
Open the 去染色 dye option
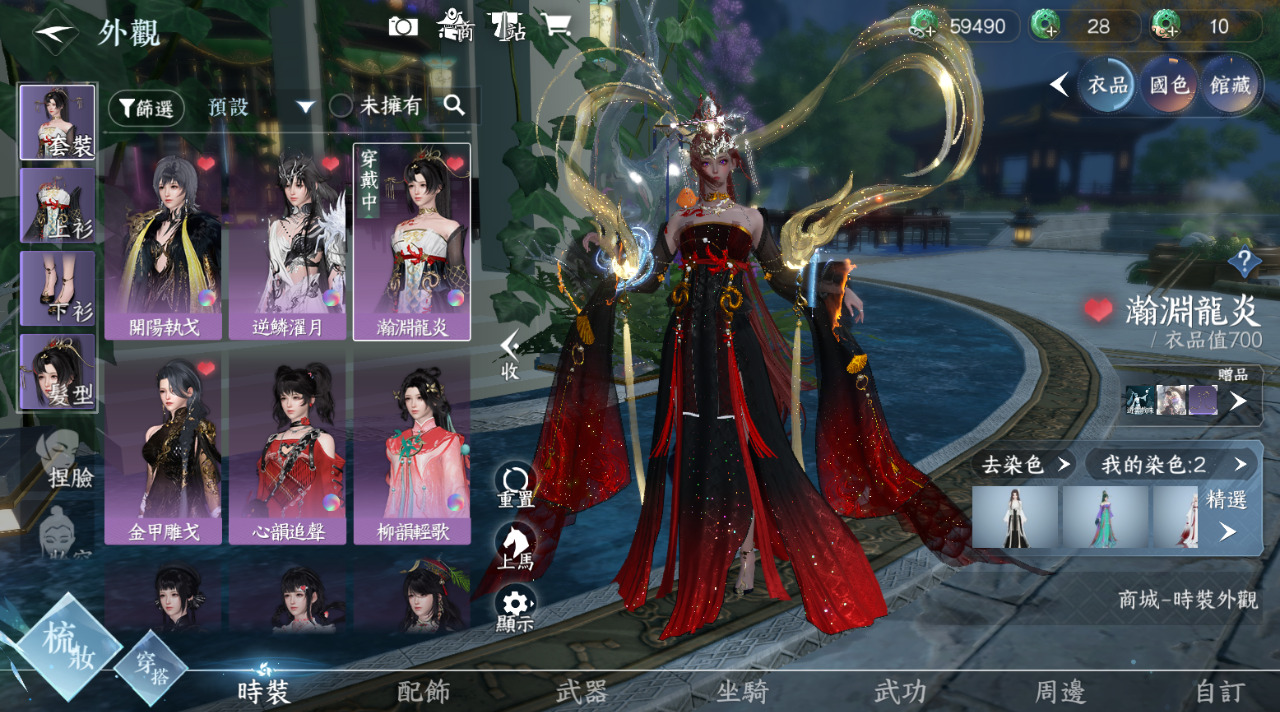pos(1025,464)
